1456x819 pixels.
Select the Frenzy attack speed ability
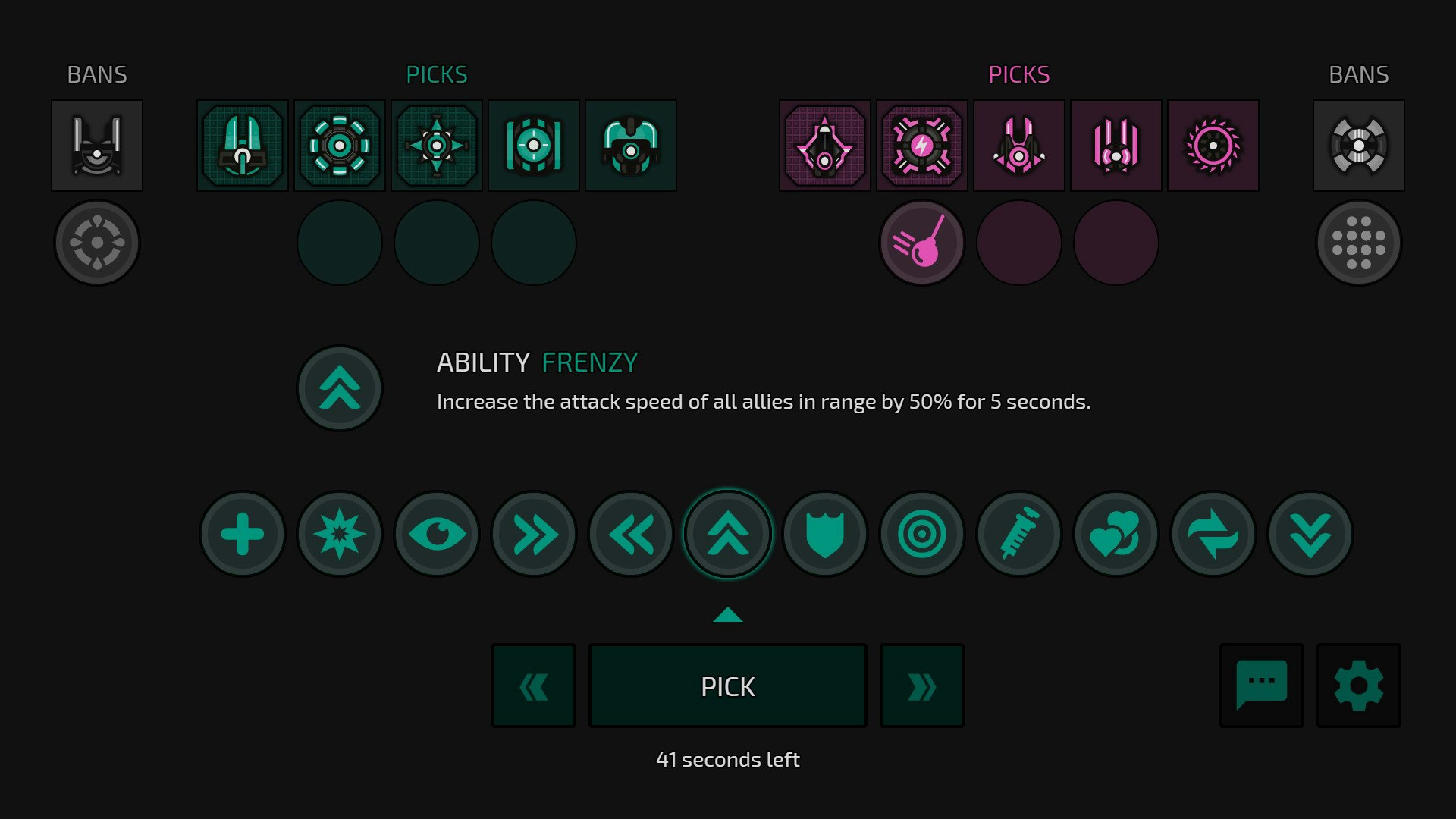[x=727, y=533]
